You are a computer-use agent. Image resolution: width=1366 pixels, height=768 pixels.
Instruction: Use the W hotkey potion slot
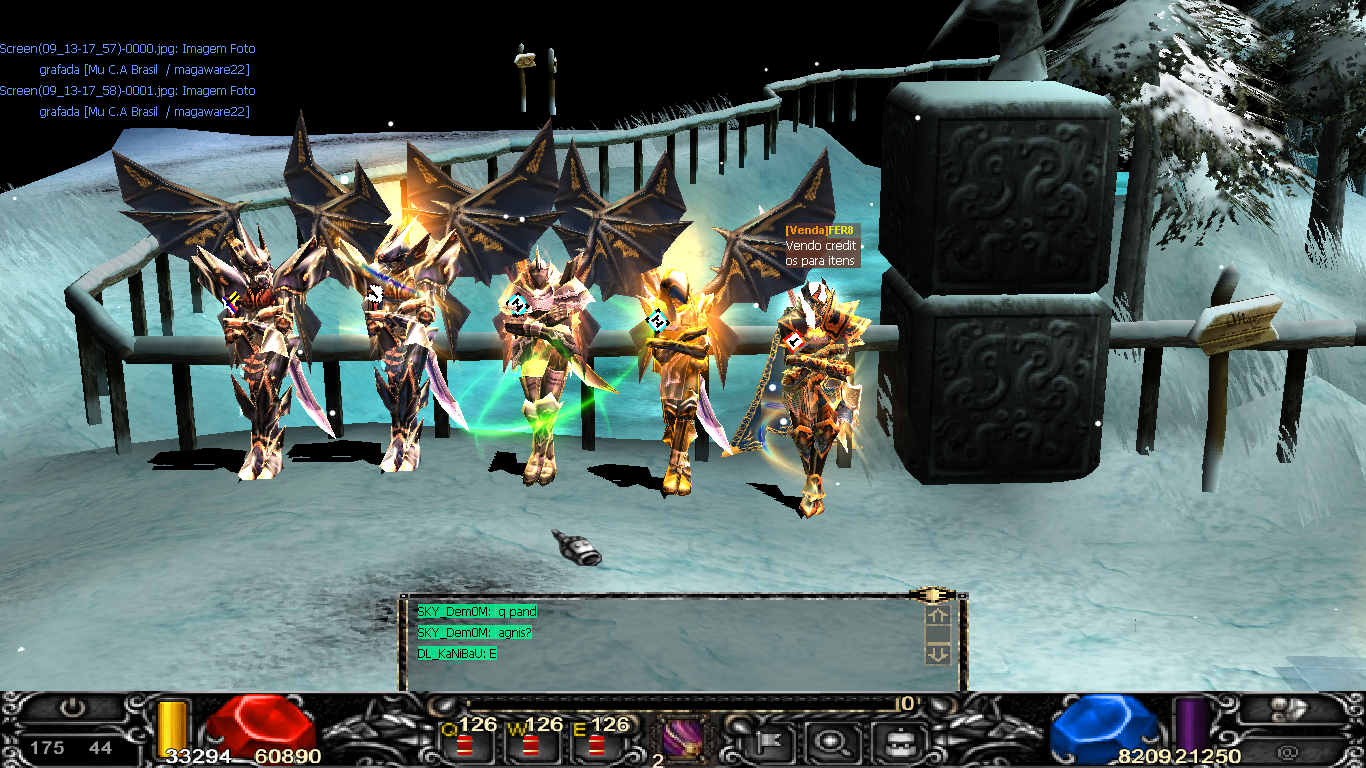530,744
